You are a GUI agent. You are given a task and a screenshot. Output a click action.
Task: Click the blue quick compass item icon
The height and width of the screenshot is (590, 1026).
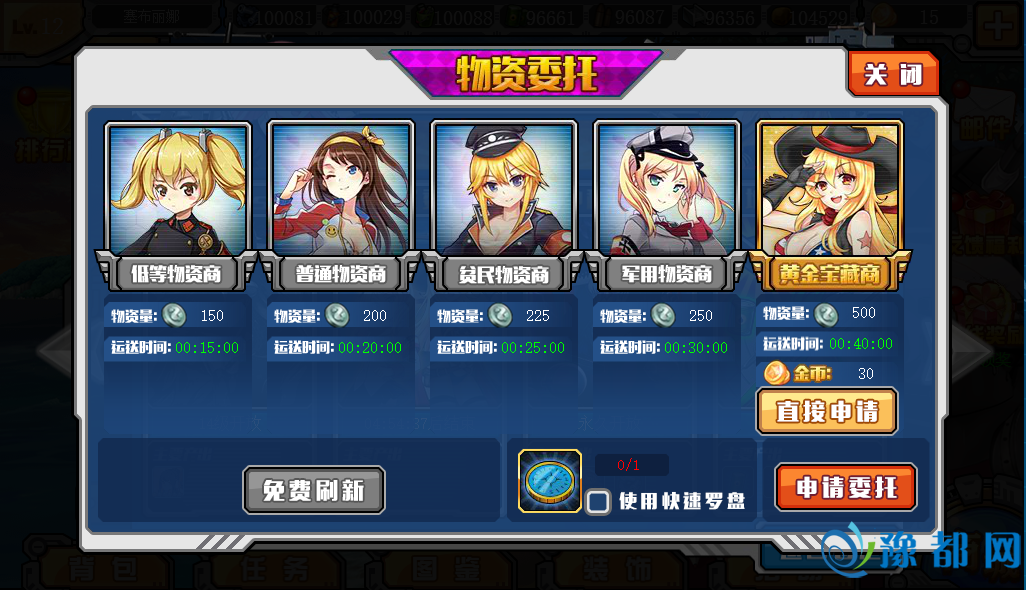[550, 481]
